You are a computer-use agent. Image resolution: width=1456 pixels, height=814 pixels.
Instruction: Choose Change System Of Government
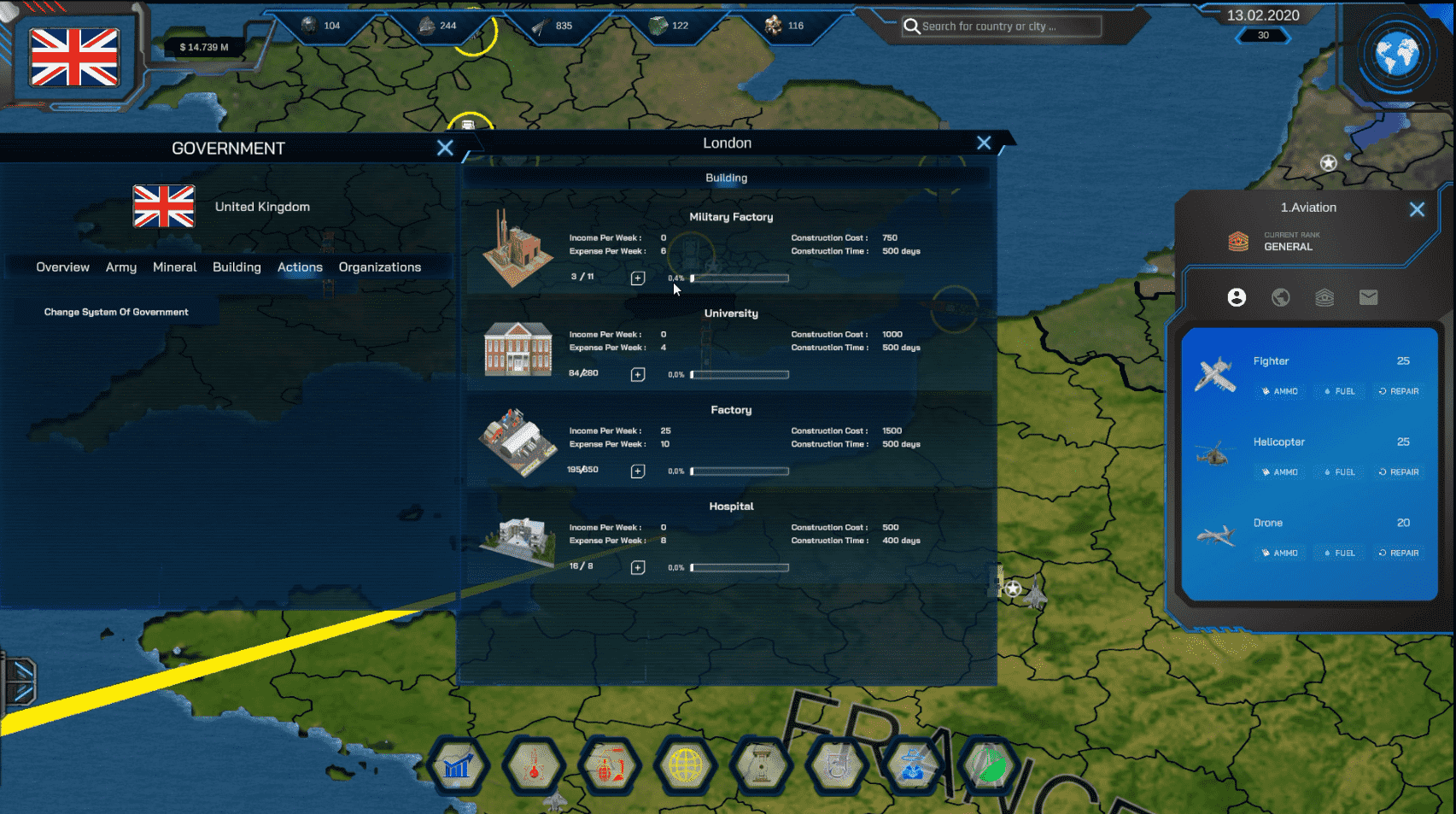[116, 313]
